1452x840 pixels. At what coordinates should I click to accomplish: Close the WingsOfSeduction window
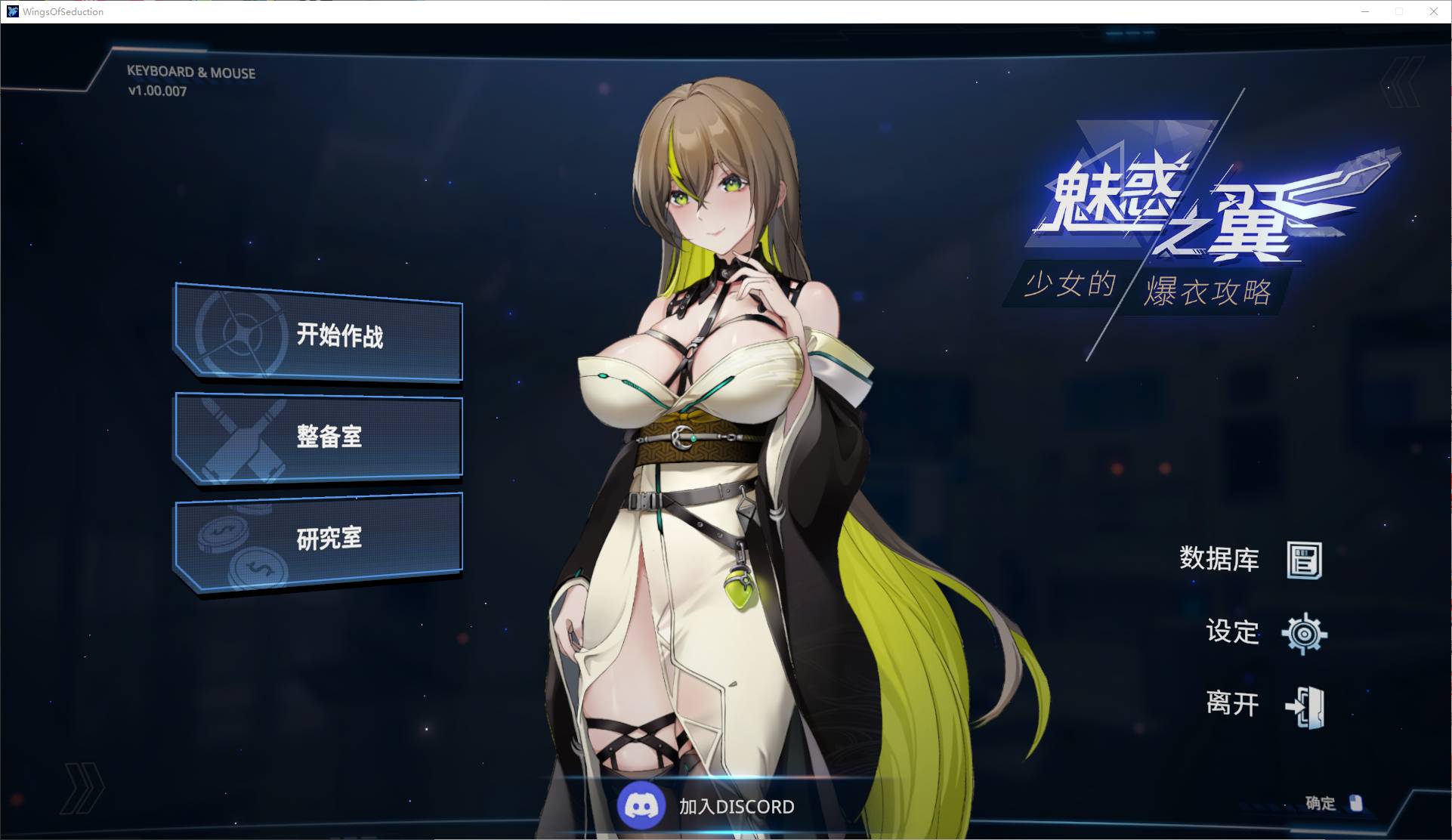point(1433,11)
